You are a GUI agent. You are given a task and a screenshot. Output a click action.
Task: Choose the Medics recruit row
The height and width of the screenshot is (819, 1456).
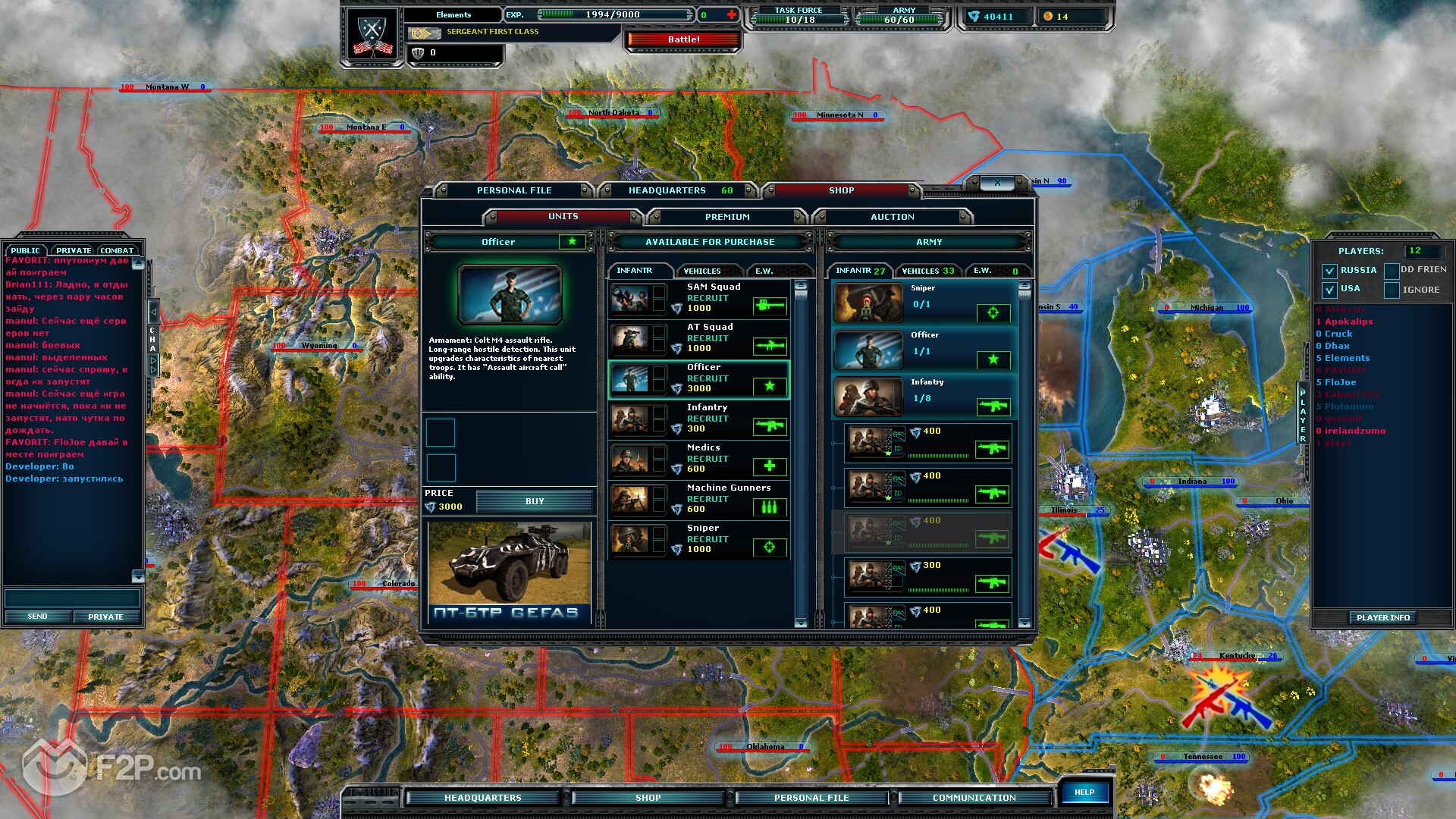tap(698, 459)
